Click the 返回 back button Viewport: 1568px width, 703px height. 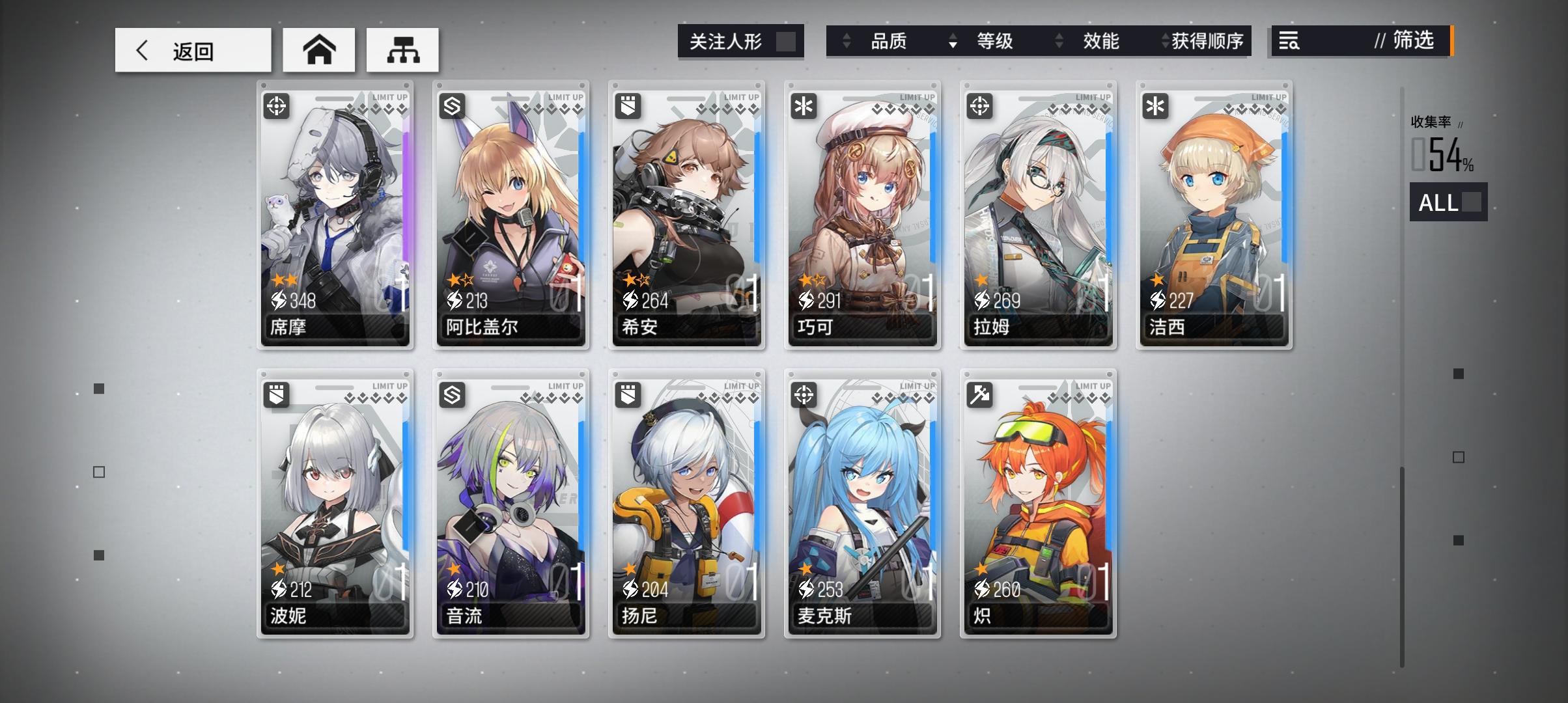[x=192, y=49]
